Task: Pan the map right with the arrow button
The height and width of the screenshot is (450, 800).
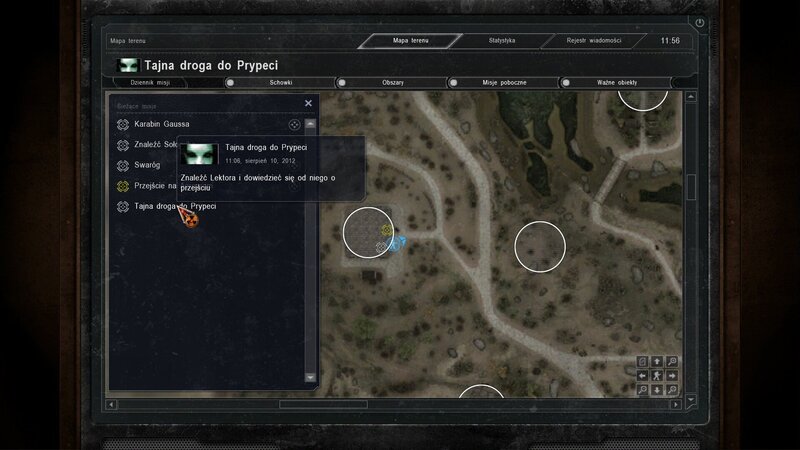Action: (671, 375)
